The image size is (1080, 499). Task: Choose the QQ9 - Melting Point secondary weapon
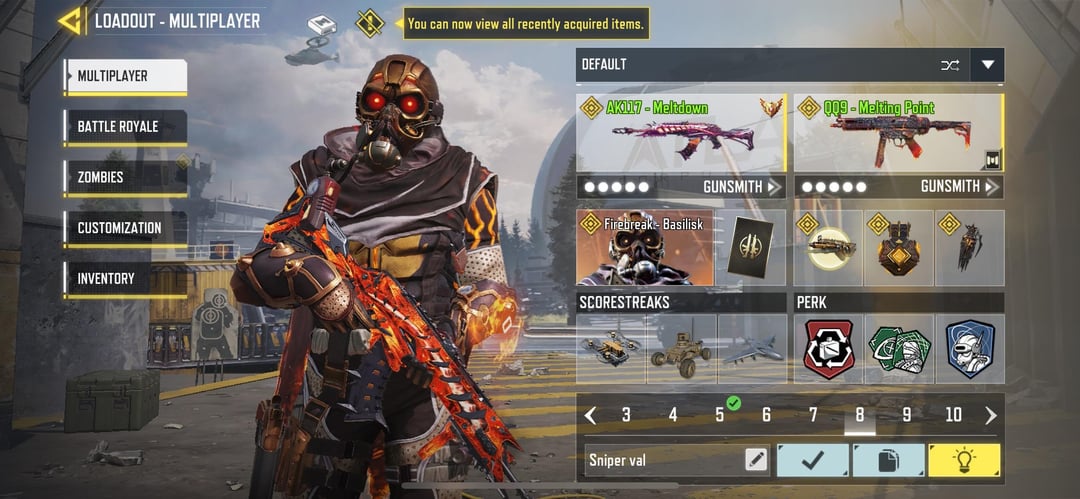tap(897, 133)
